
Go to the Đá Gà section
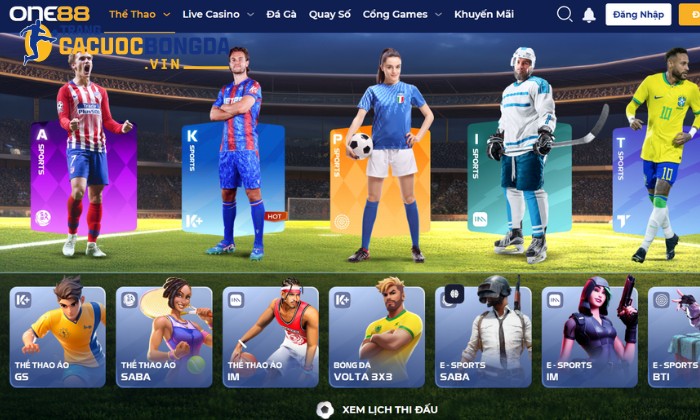[x=281, y=14]
